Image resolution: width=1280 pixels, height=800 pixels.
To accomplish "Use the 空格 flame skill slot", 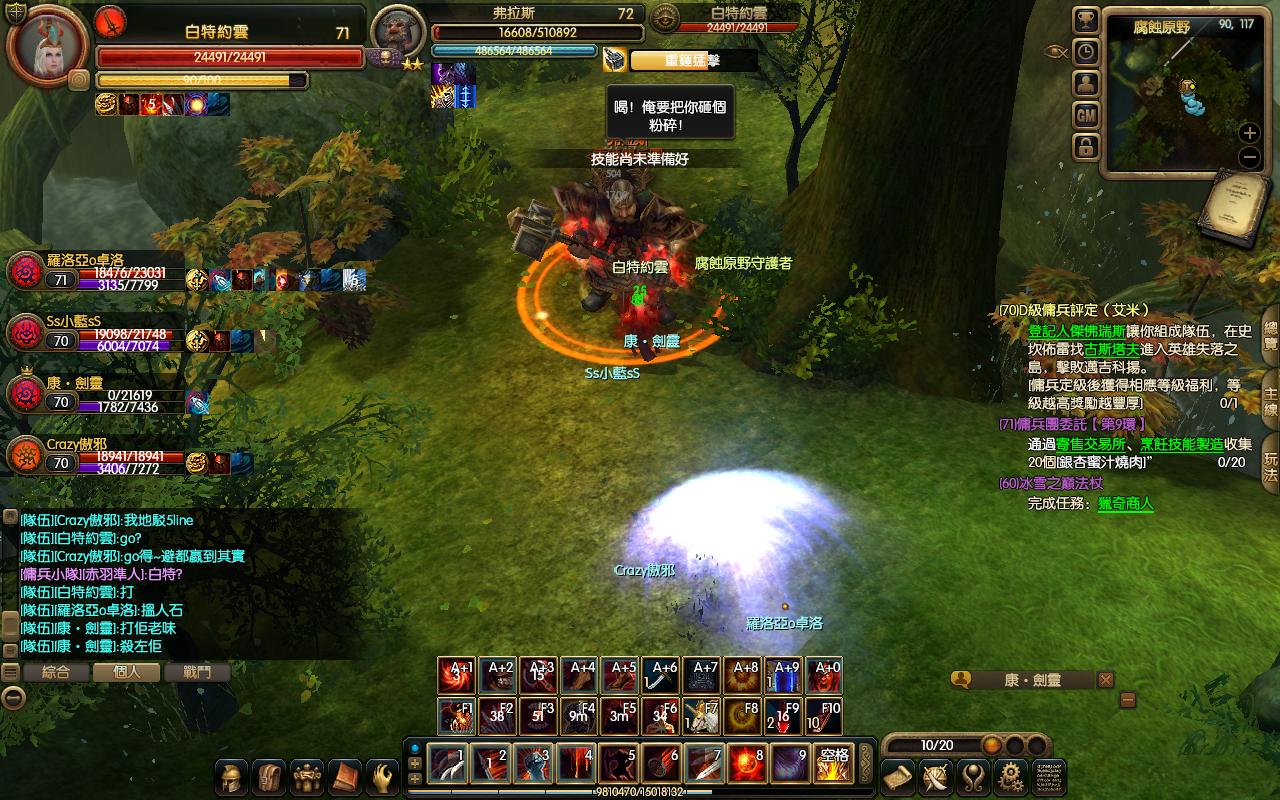I will tap(832, 765).
